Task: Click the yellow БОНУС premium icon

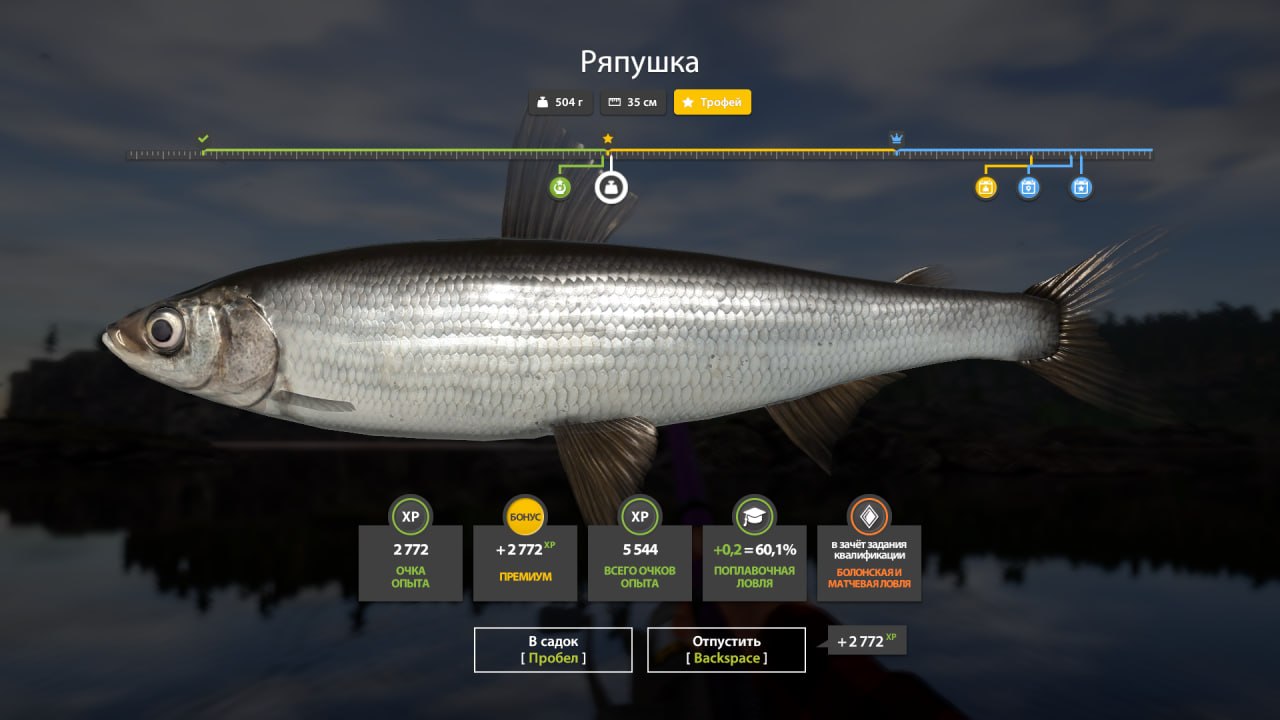Action: tap(525, 518)
